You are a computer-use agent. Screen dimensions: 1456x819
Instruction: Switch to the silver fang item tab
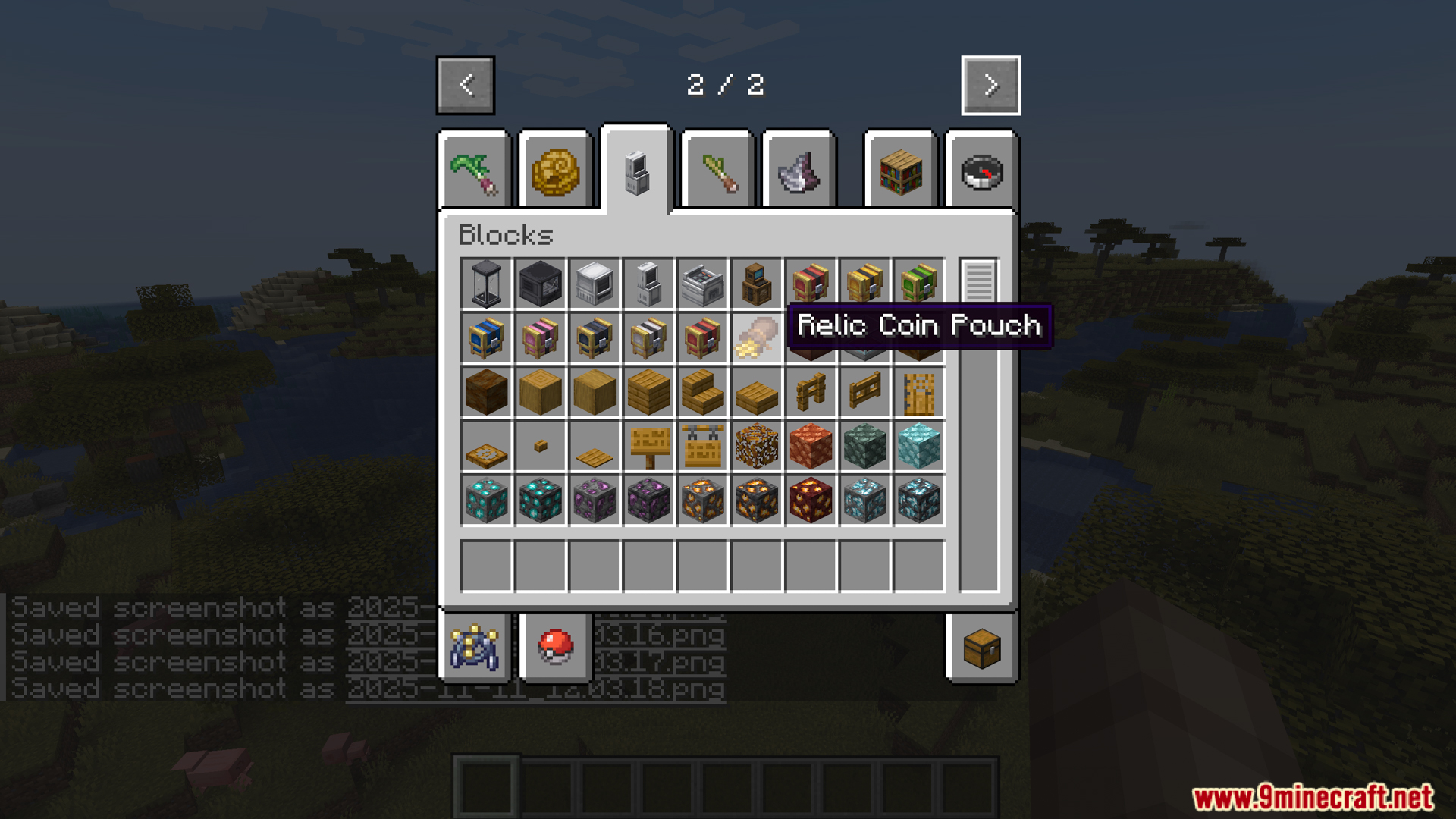coord(799,172)
